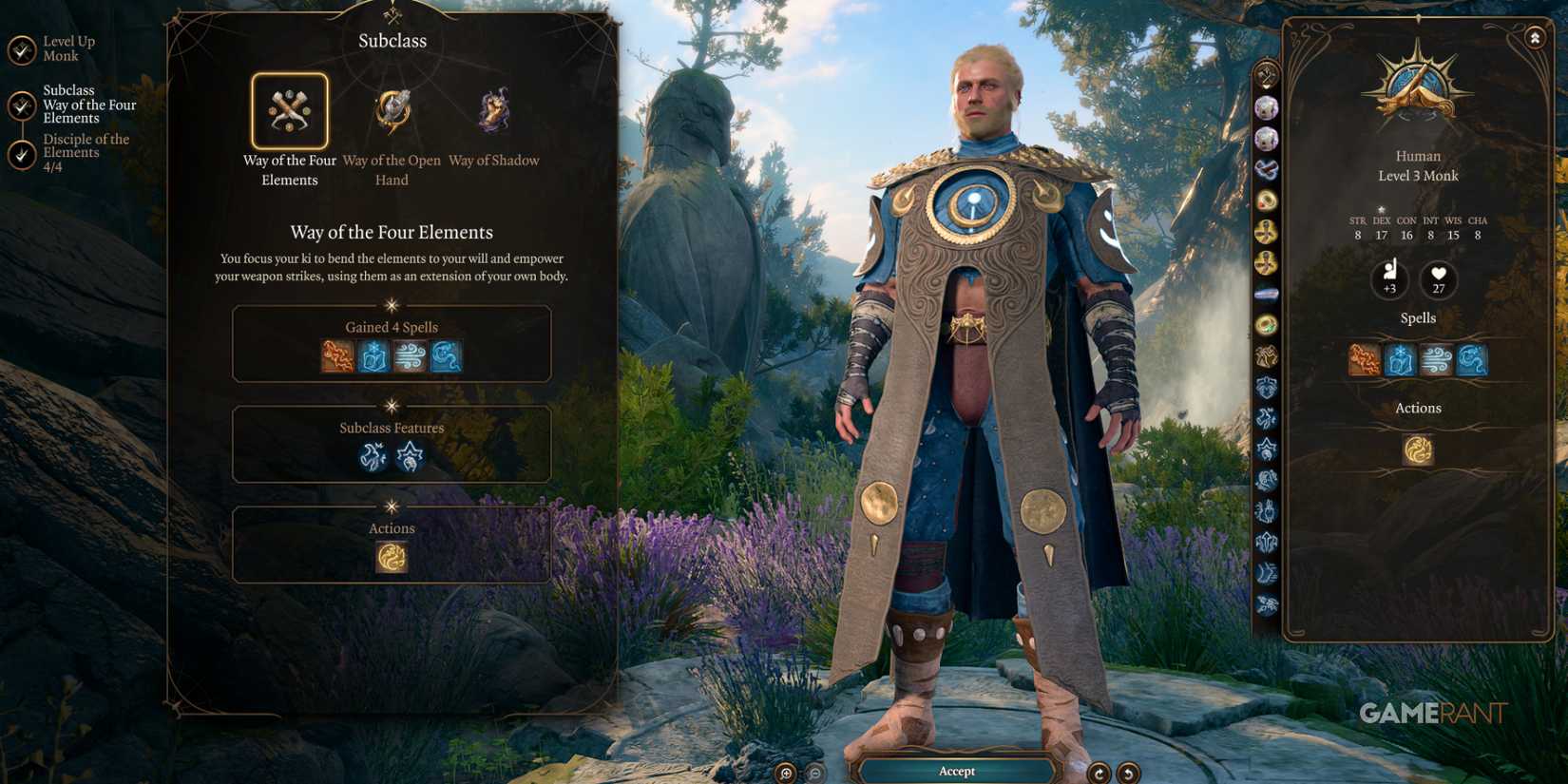Select the fire action icon under Actions on right
Screen dimensions: 1568x784
(x=1418, y=448)
